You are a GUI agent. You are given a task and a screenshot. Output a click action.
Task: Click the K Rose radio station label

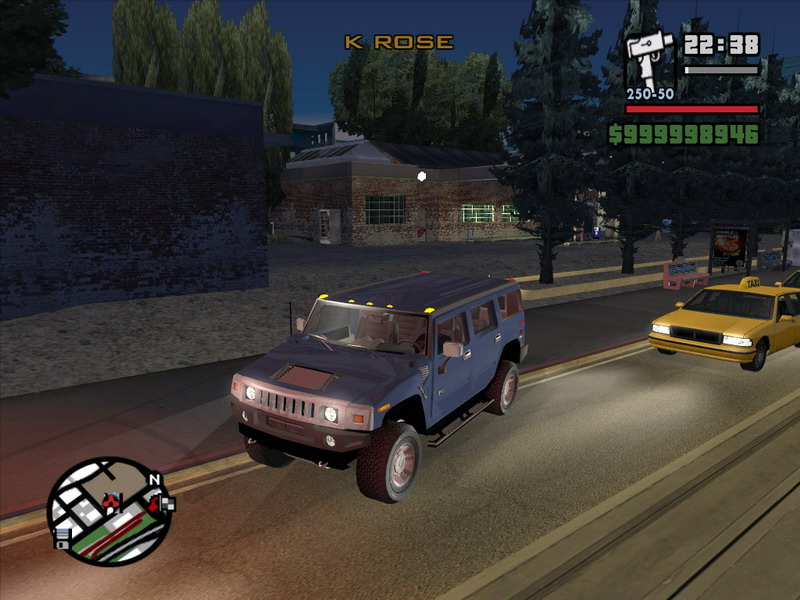[399, 42]
